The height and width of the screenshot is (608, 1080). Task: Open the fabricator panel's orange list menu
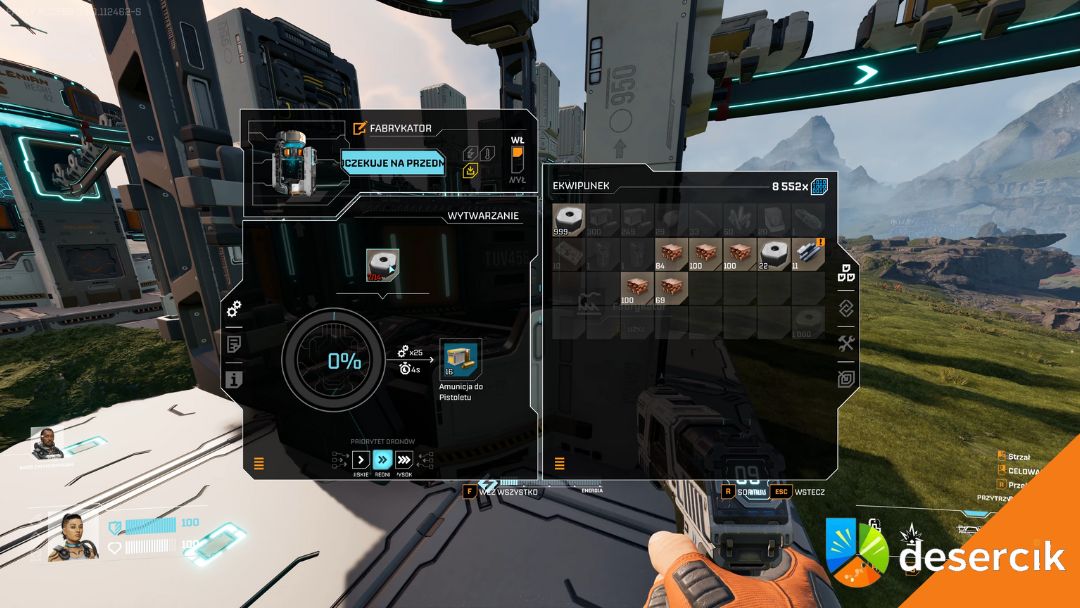(259, 463)
